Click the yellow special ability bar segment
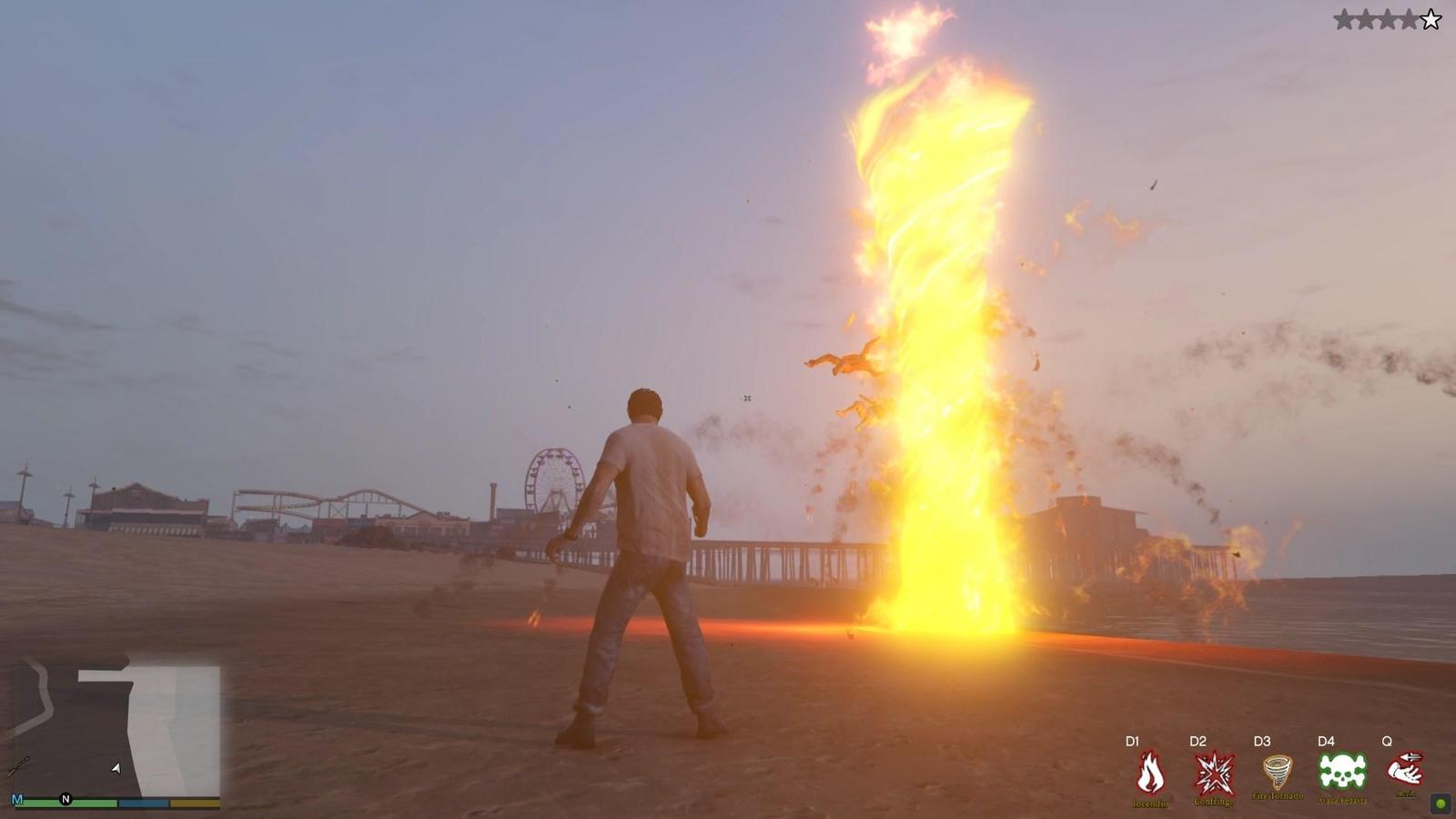 194,804
